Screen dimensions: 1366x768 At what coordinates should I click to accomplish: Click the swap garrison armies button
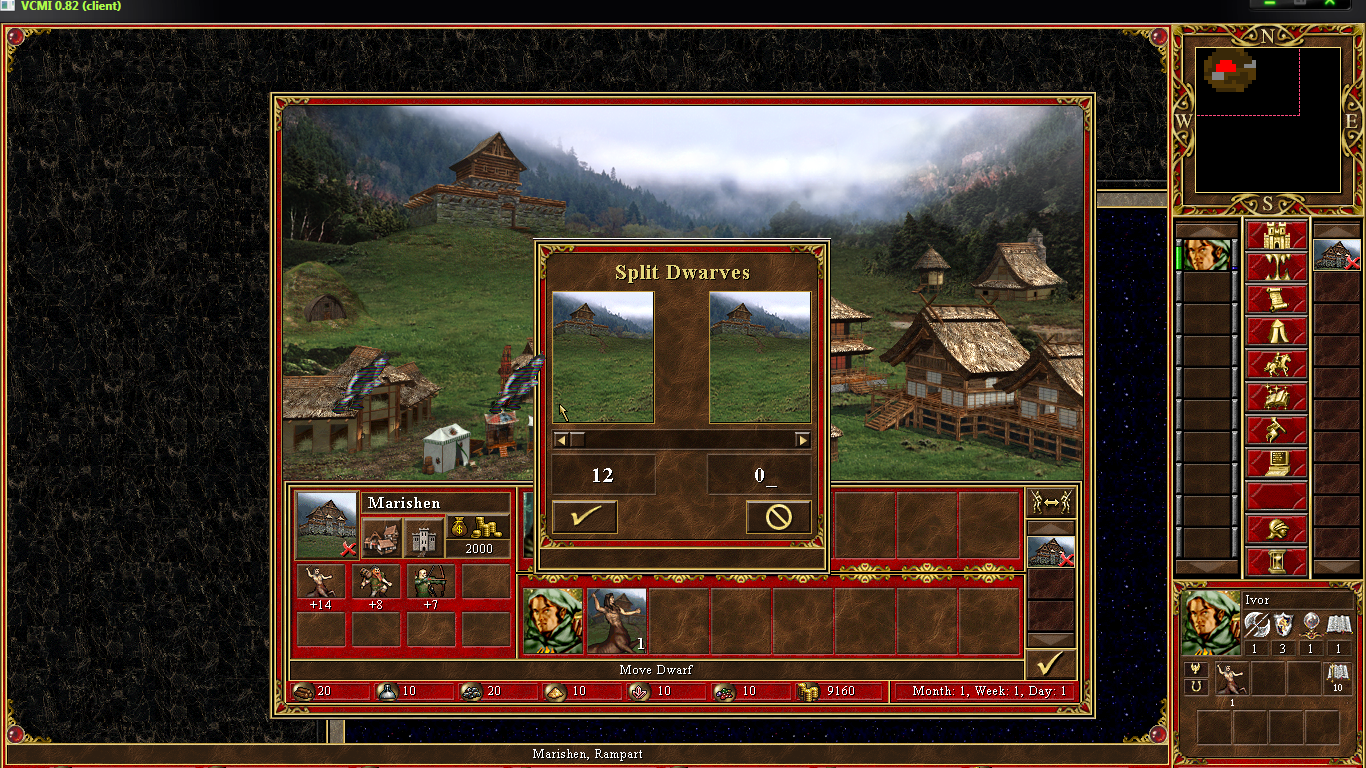(x=1051, y=502)
